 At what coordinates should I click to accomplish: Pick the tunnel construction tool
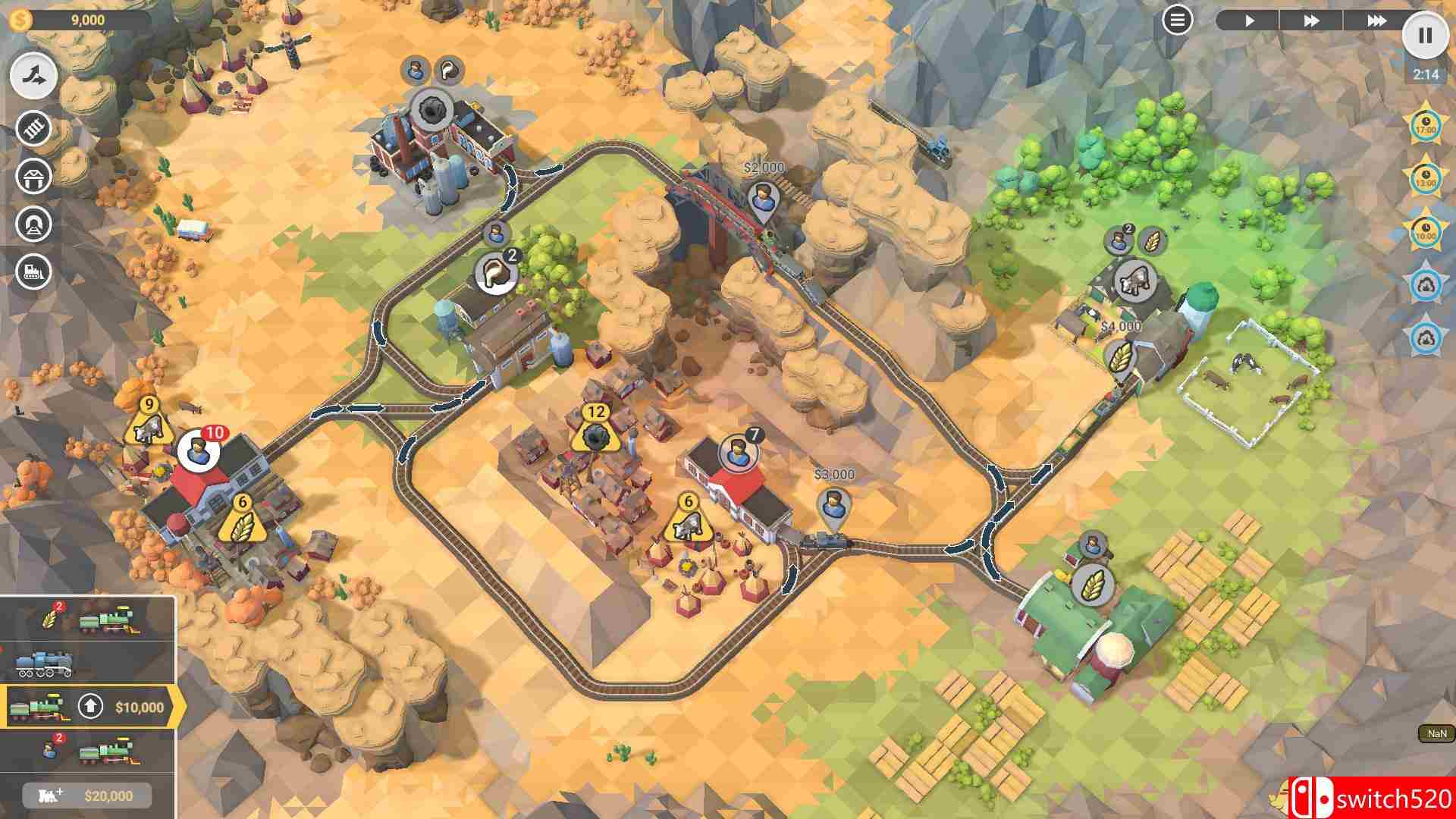pyautogui.click(x=34, y=224)
